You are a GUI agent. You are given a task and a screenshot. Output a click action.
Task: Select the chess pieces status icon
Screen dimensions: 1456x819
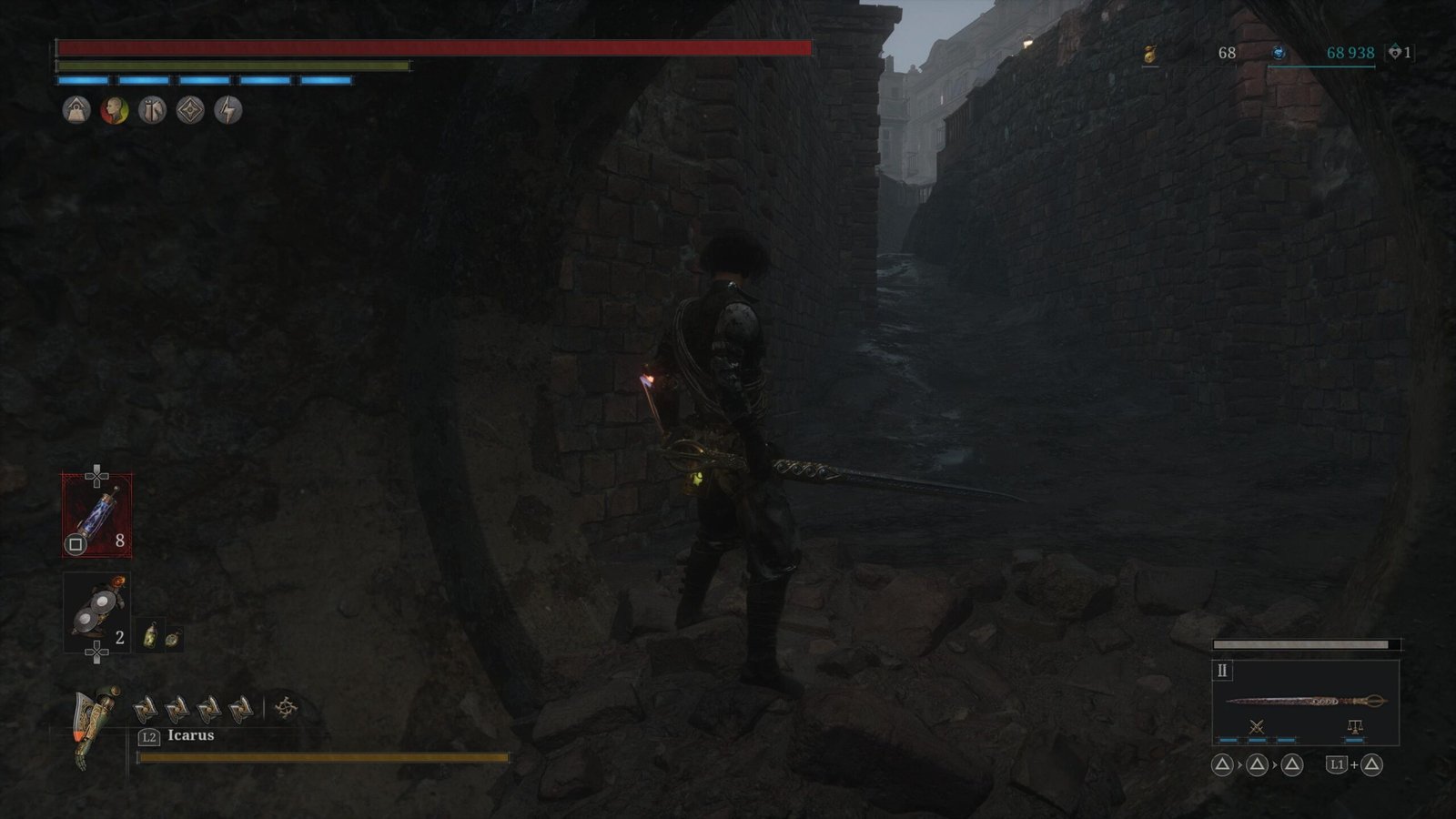[152, 110]
